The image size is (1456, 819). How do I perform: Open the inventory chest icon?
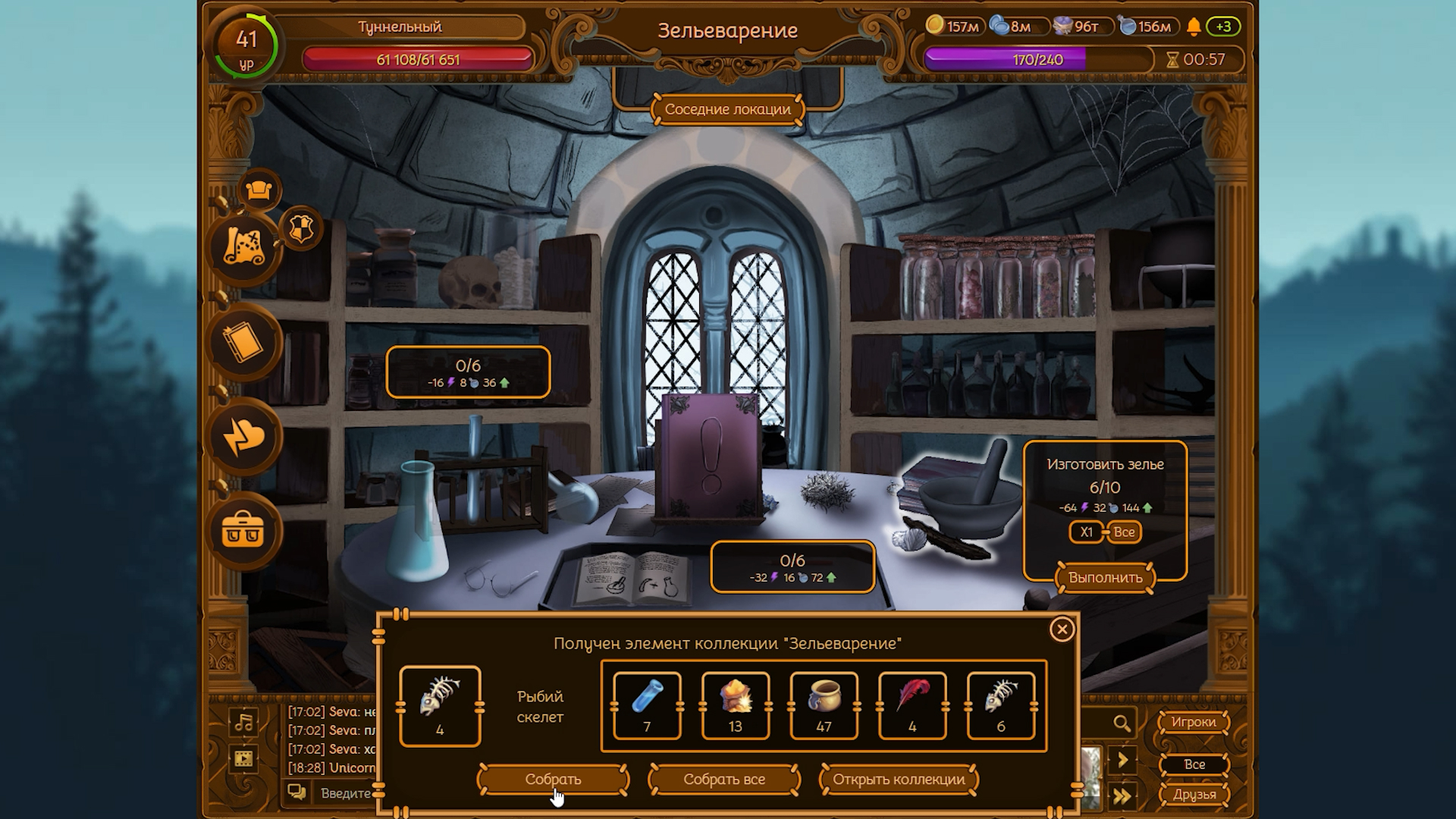point(243,531)
